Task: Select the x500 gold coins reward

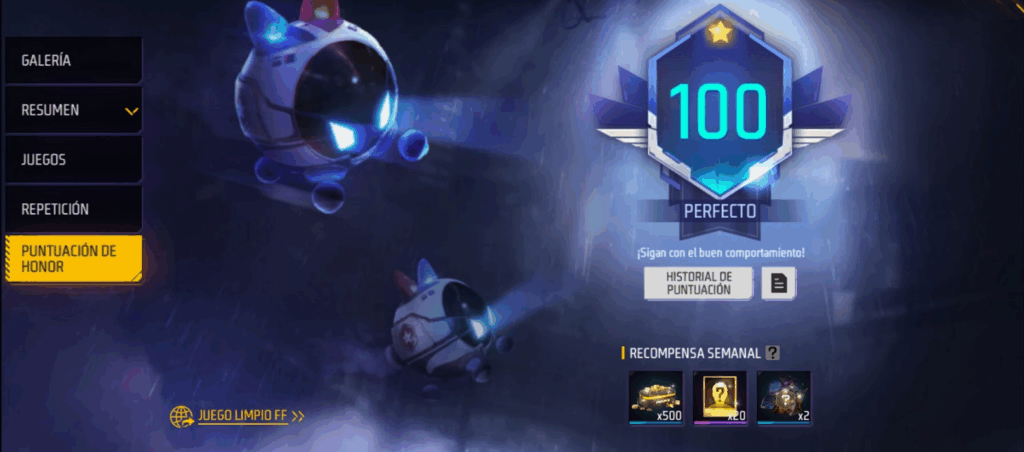Action: click(x=656, y=397)
